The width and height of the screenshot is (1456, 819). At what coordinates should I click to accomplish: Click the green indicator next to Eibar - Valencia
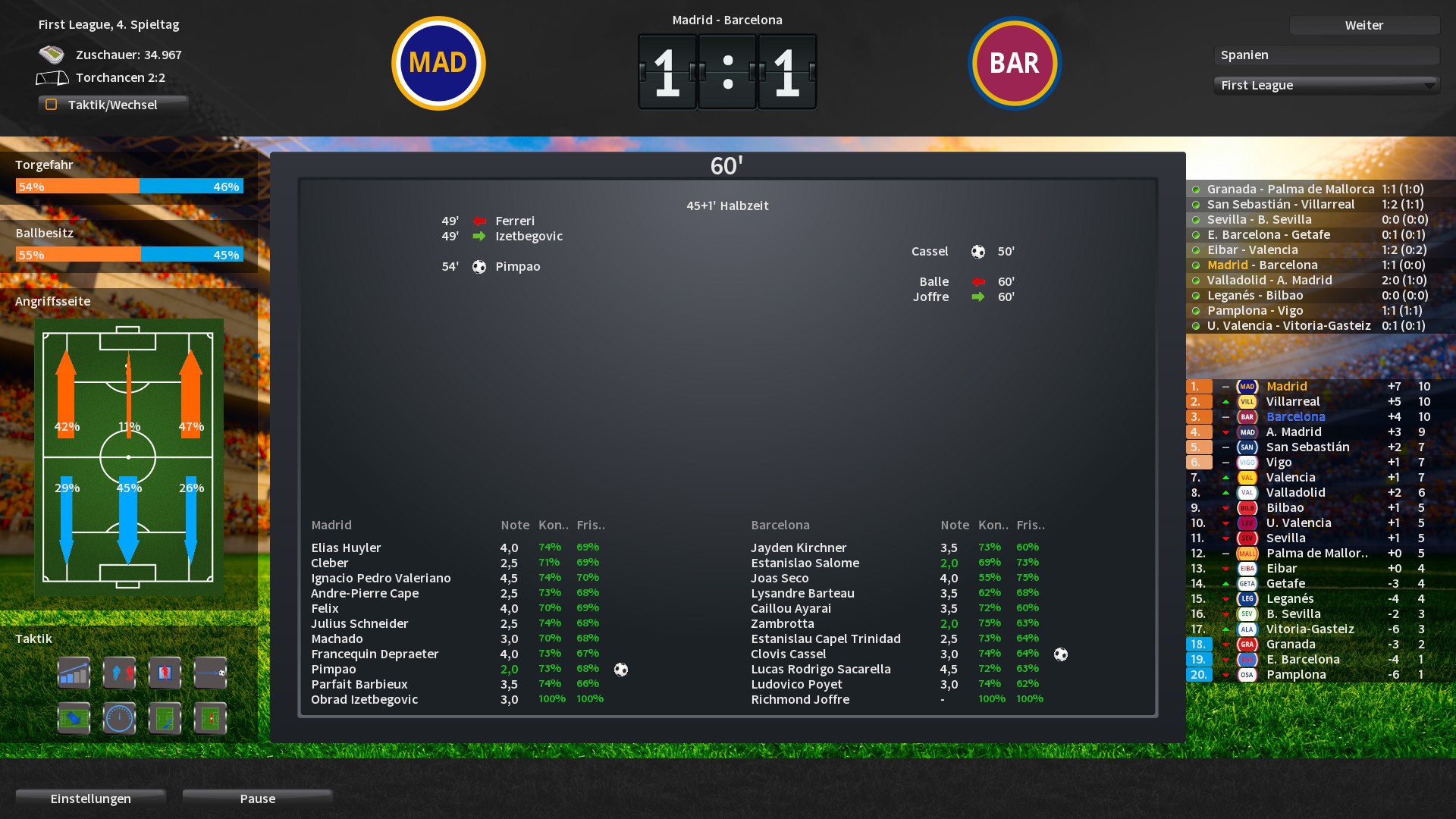tap(1197, 249)
